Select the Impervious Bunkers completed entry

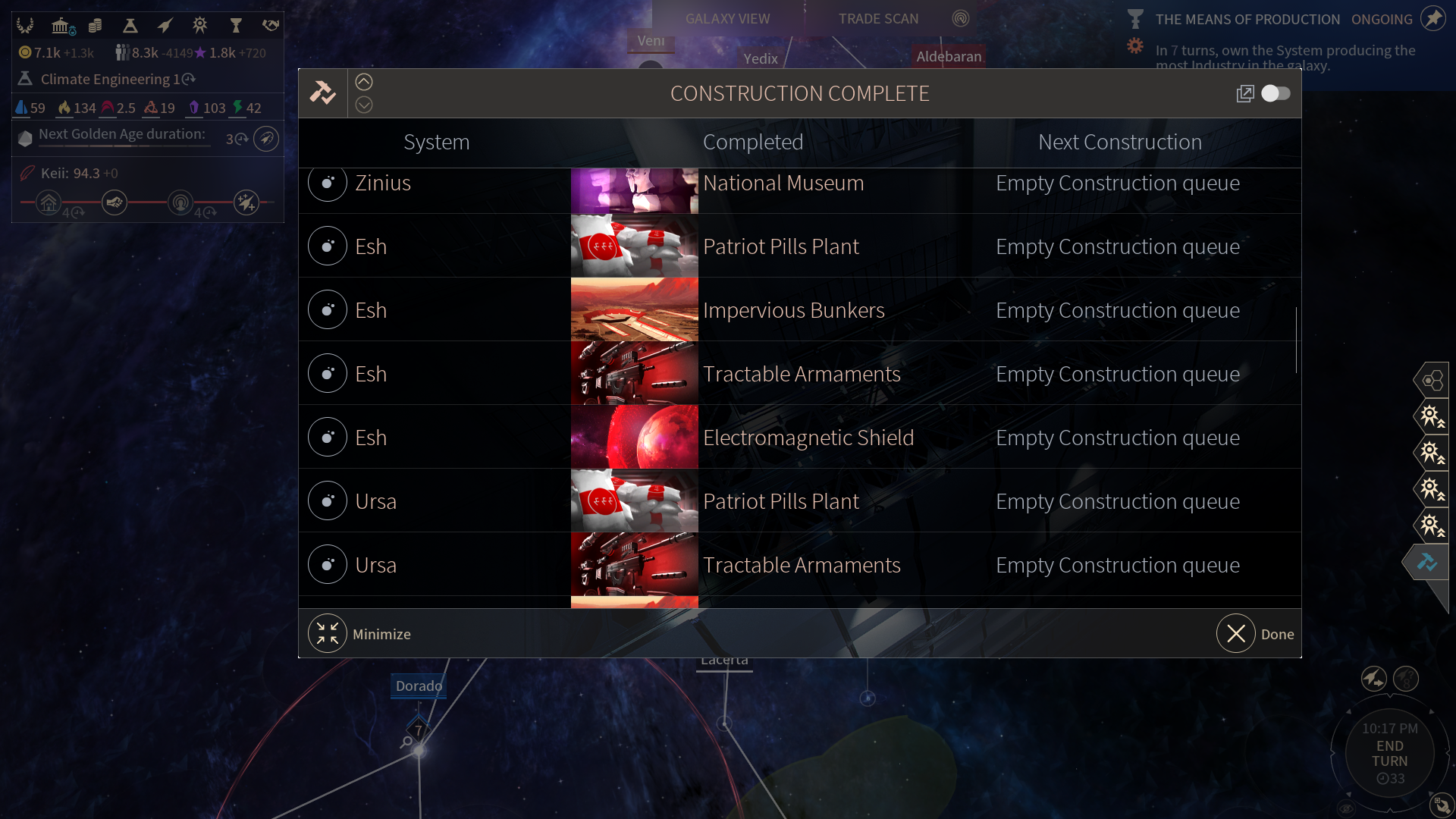click(793, 310)
